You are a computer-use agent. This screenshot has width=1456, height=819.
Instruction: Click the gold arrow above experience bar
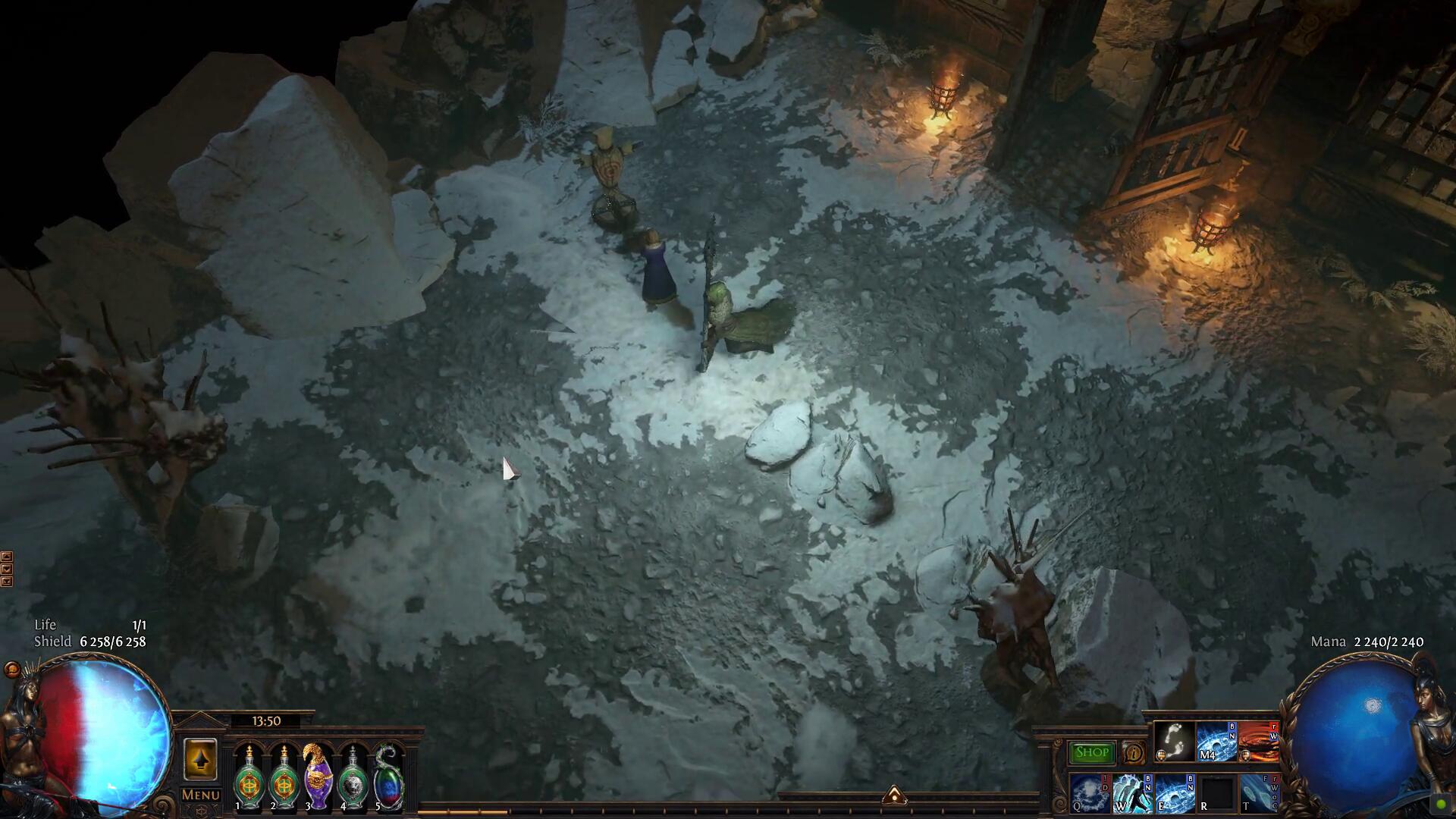pyautogui.click(x=895, y=795)
